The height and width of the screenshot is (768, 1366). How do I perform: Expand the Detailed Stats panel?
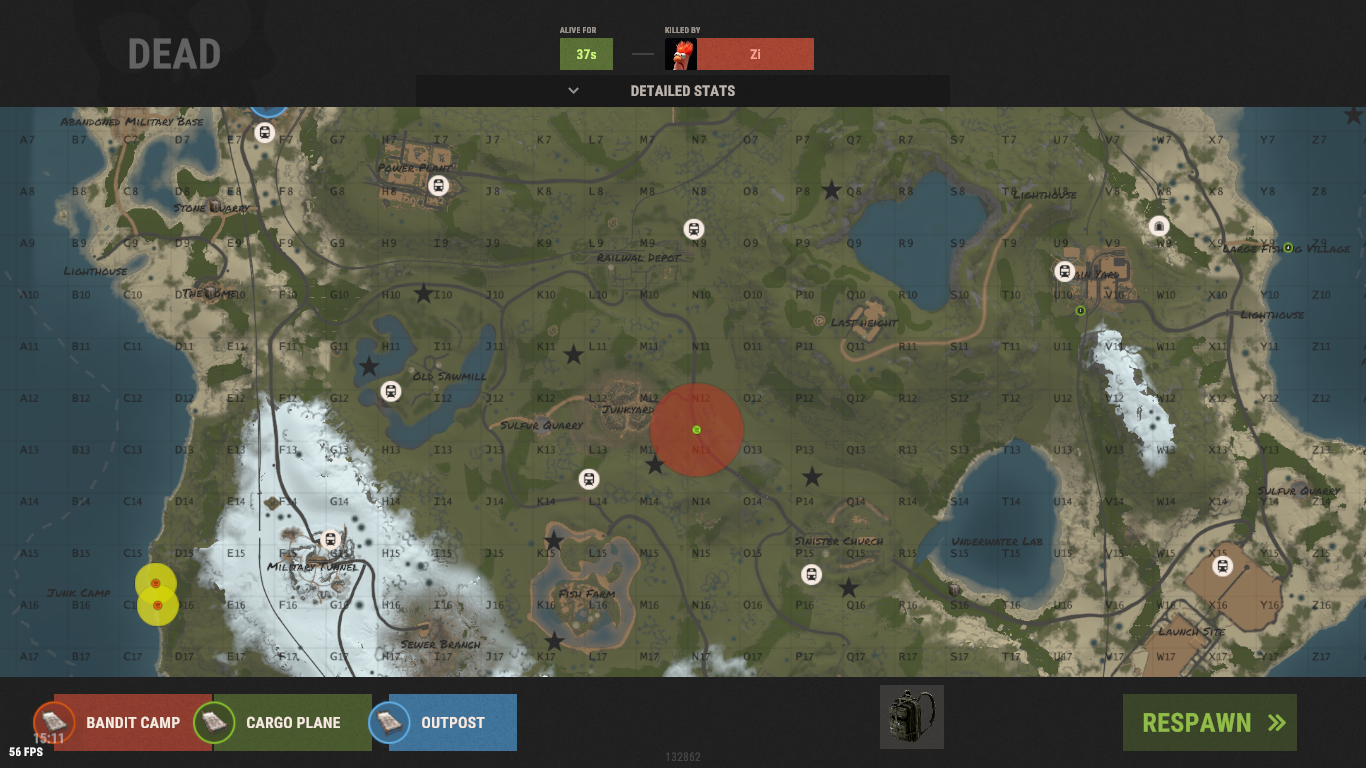click(x=682, y=91)
